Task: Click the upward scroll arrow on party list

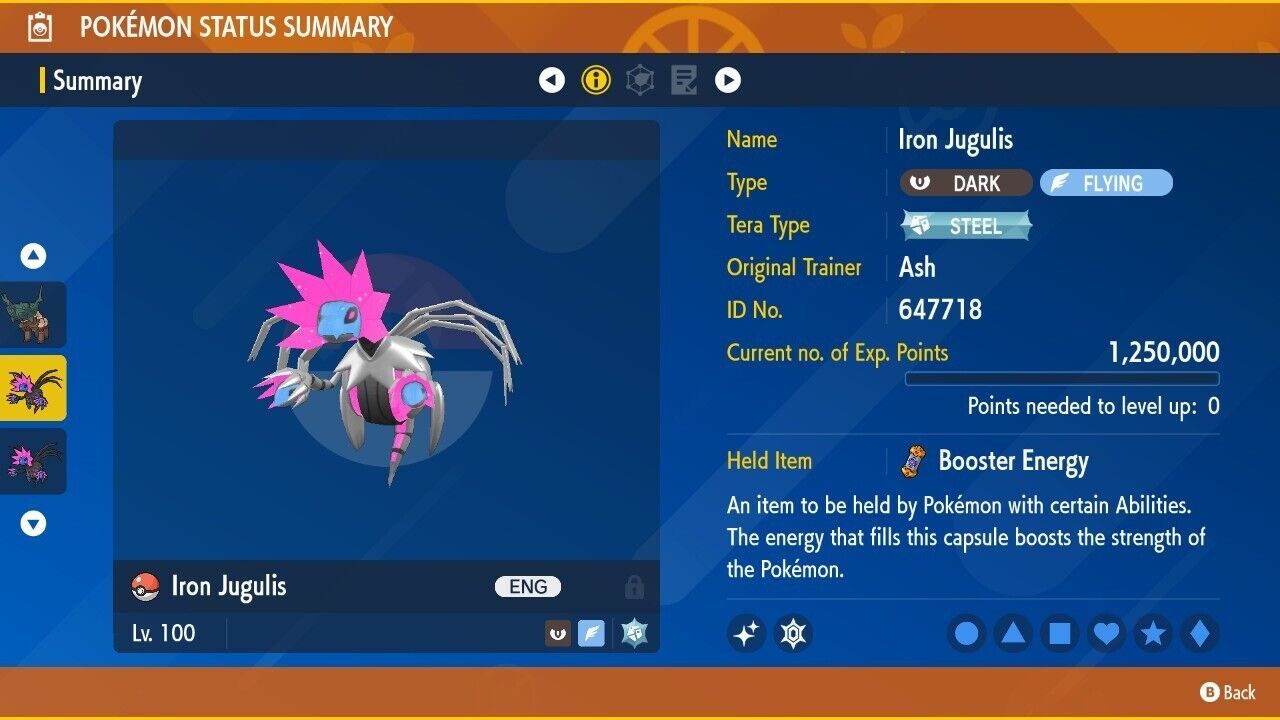Action: (33, 256)
